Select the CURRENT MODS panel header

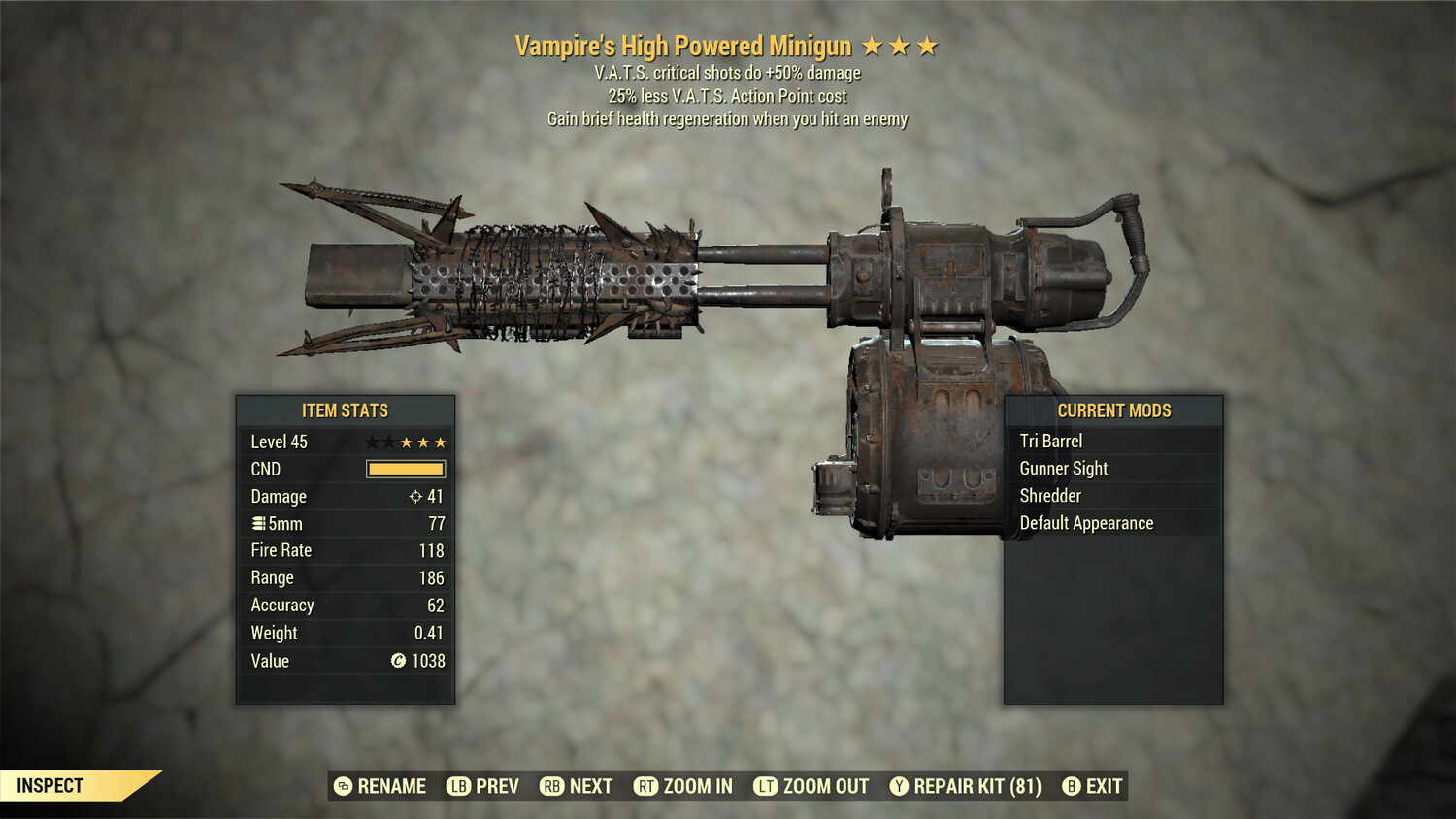point(1116,410)
